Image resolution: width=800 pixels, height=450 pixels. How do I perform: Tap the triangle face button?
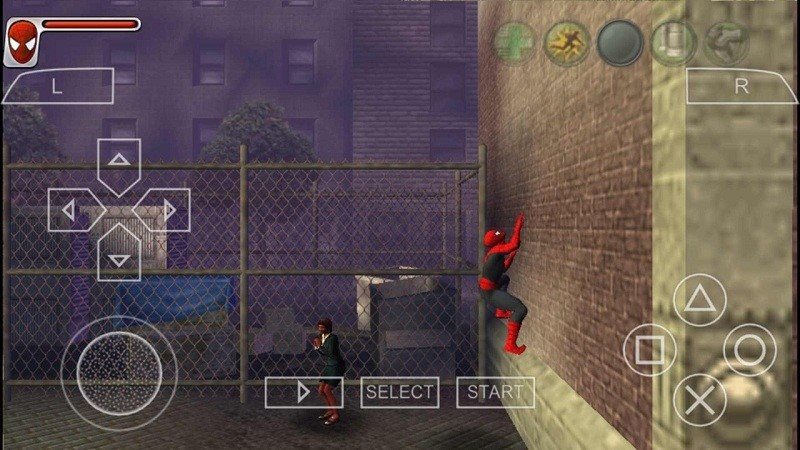pos(699,299)
